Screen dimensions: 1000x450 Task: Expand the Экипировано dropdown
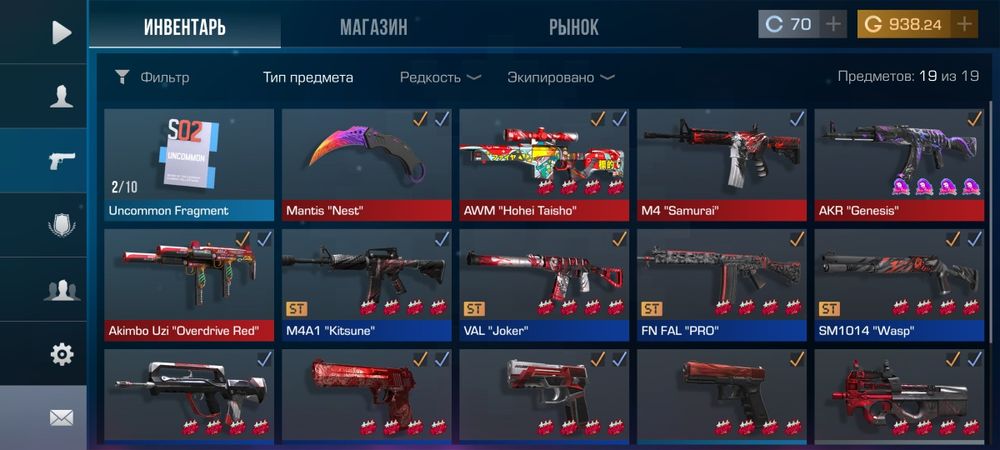(x=560, y=77)
